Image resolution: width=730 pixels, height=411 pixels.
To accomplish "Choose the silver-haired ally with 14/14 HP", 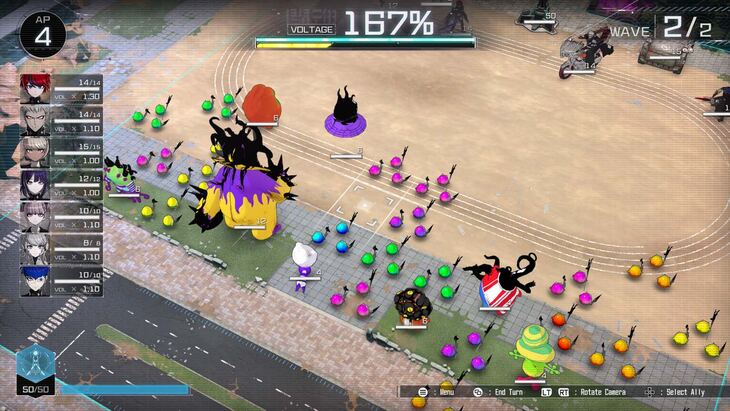I will click(35, 120).
